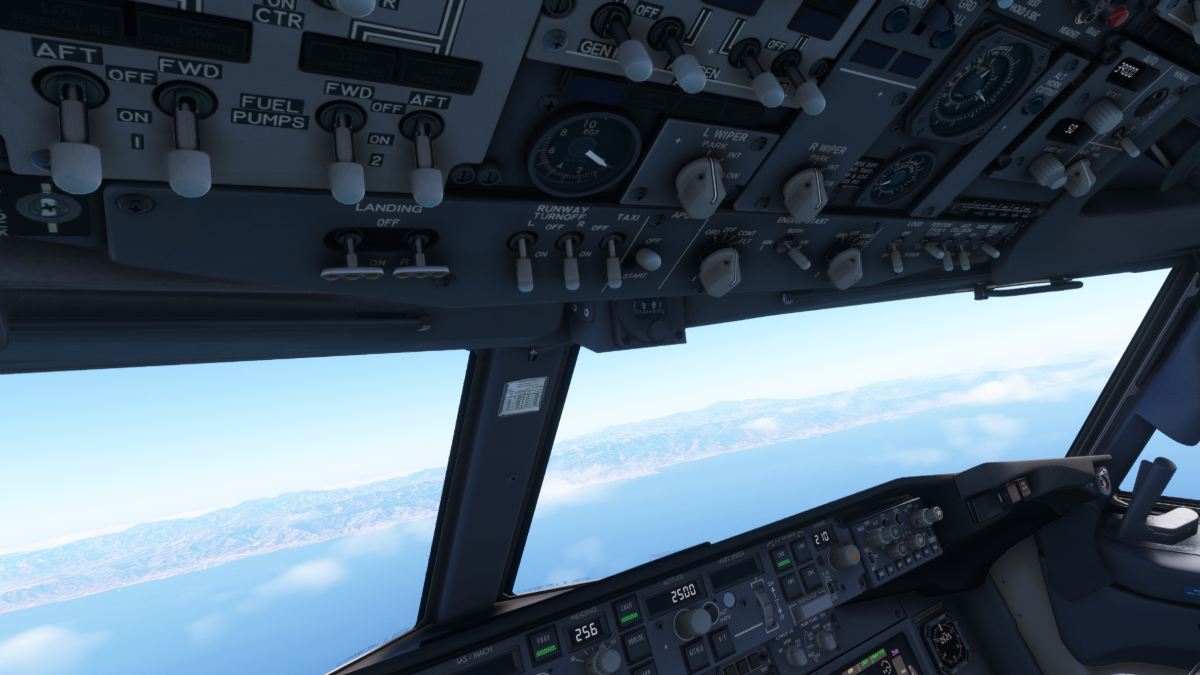Viewport: 1200px width, 675px height.
Task: Turn the left engine start knob
Action: [x=719, y=272]
